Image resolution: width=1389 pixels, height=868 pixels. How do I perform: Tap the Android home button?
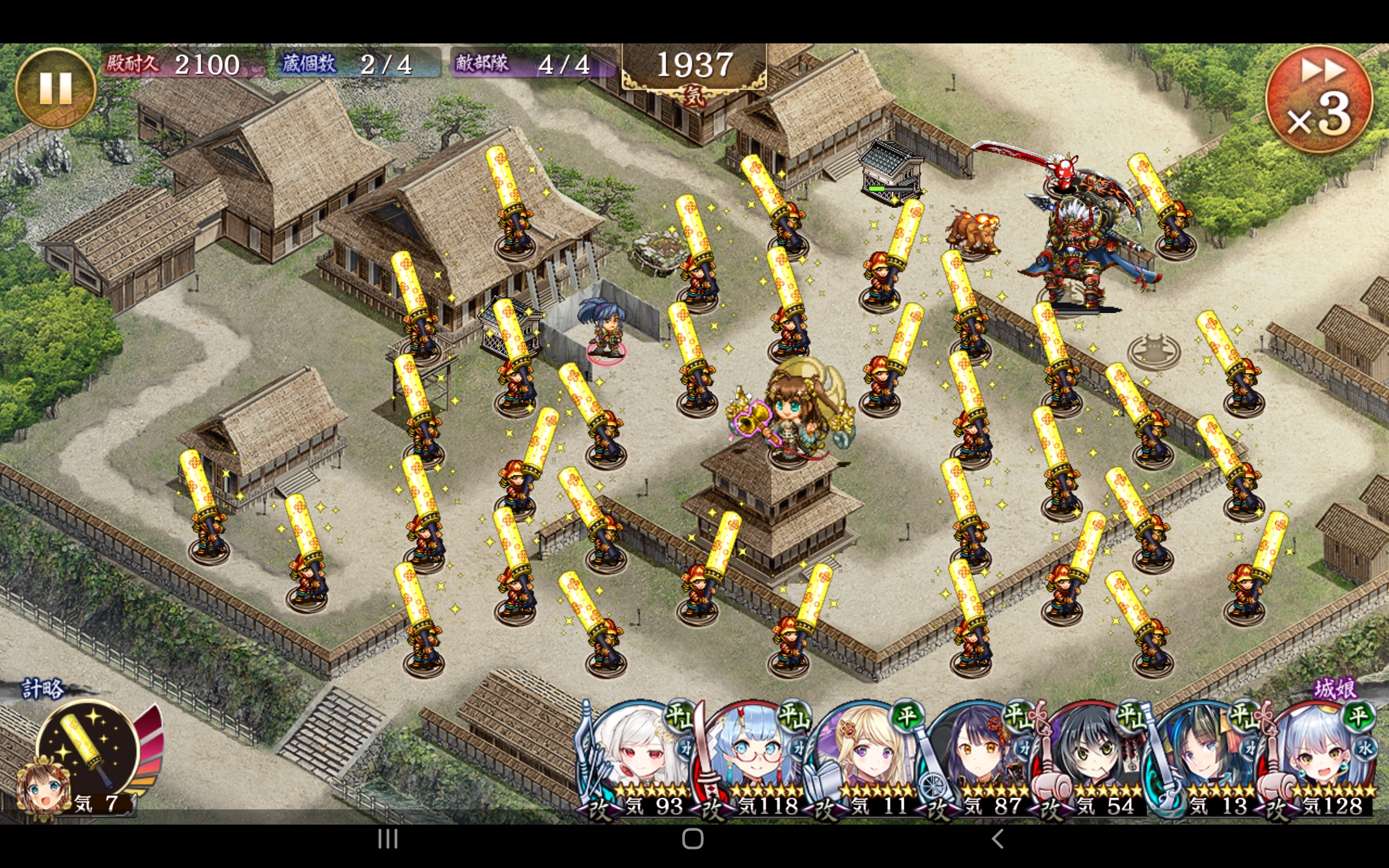coord(693,839)
